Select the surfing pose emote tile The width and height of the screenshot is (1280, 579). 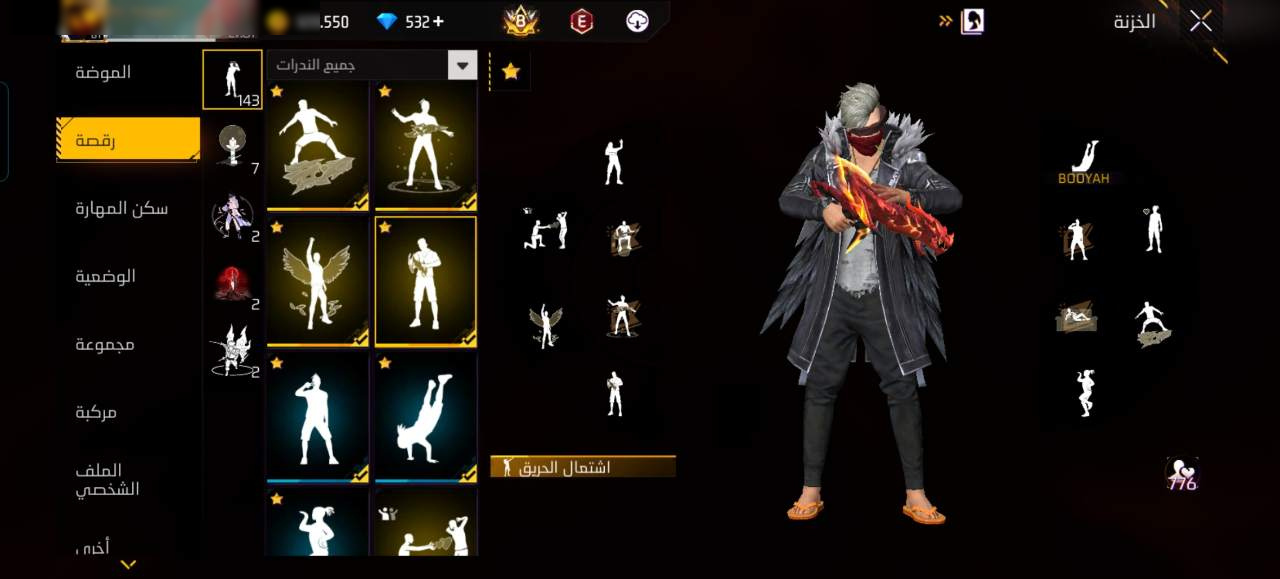click(x=318, y=146)
